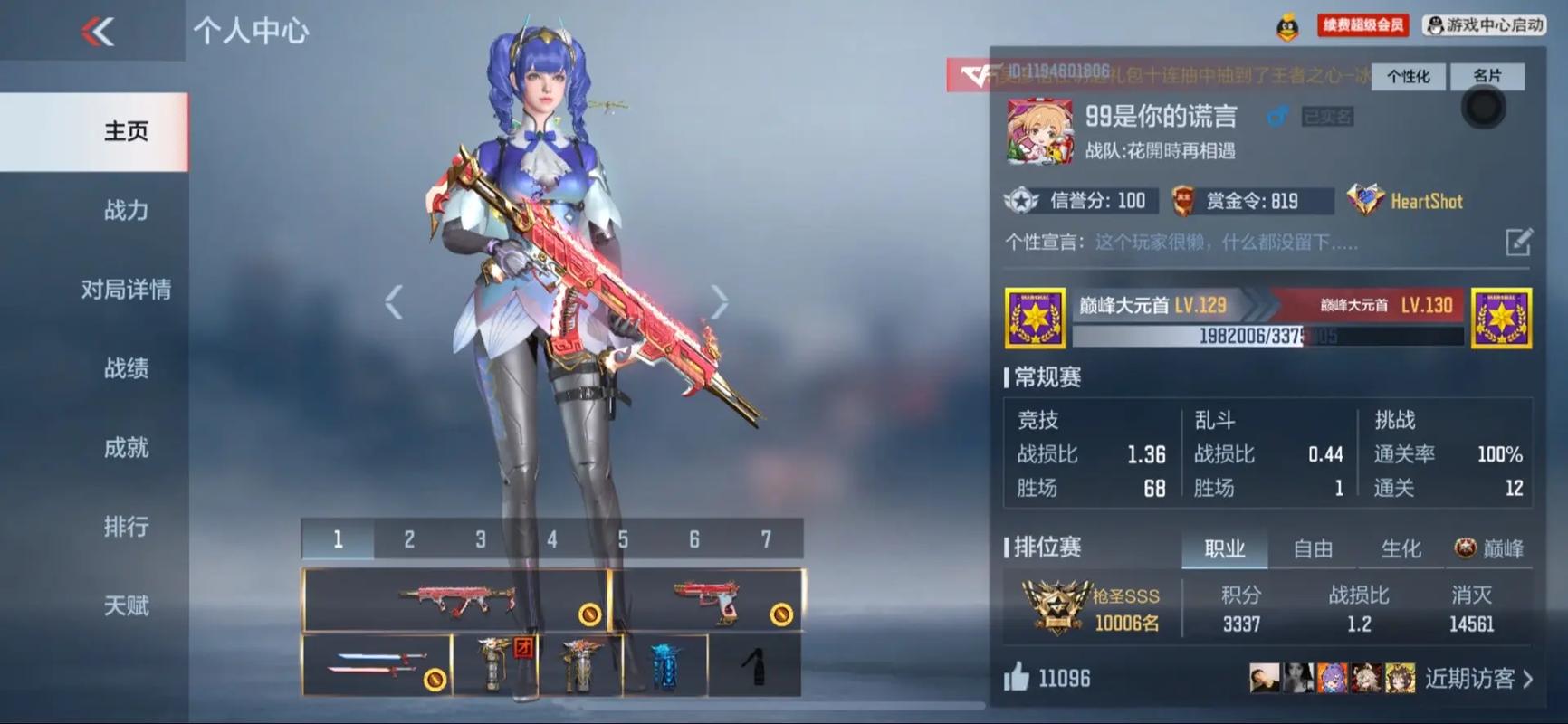Open the 战绩 section
Viewport: 1568px width, 724px height.
pyautogui.click(x=126, y=368)
